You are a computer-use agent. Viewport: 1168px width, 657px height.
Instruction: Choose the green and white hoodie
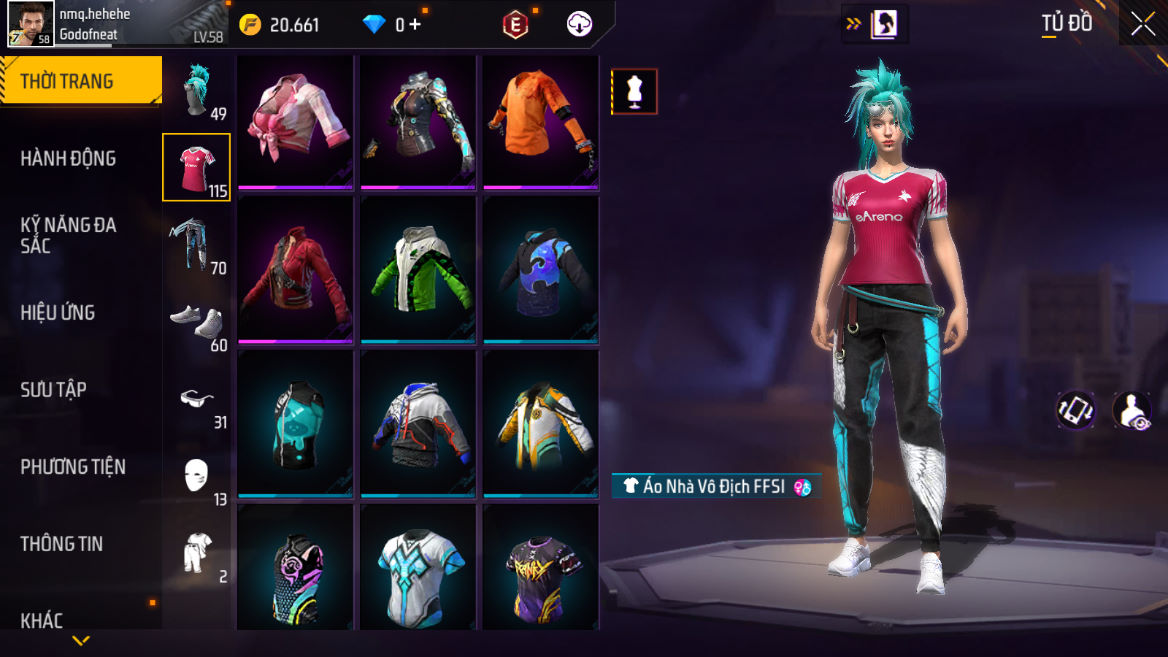(418, 270)
